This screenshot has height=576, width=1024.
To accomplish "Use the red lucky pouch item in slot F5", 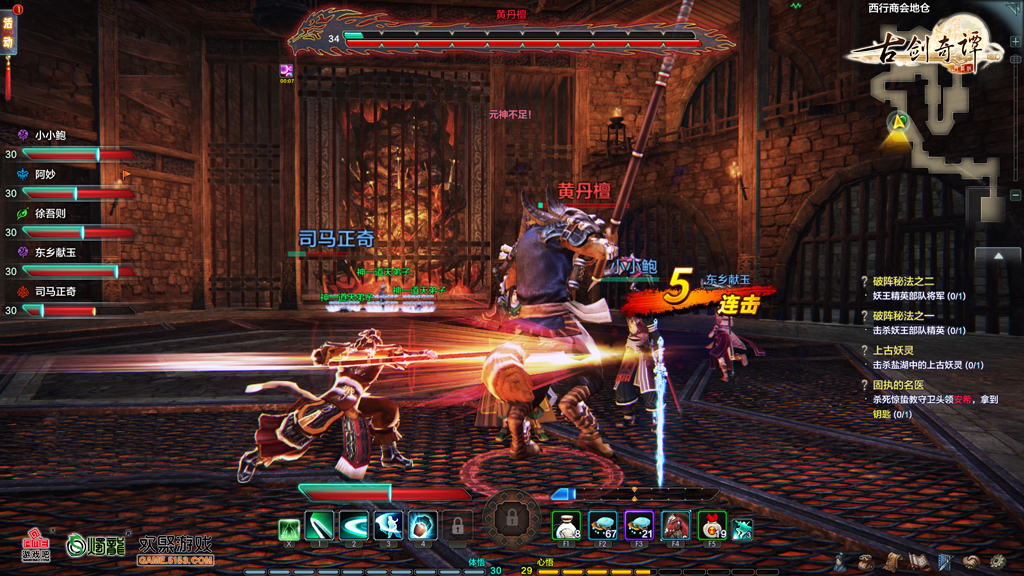I will pyautogui.click(x=710, y=525).
